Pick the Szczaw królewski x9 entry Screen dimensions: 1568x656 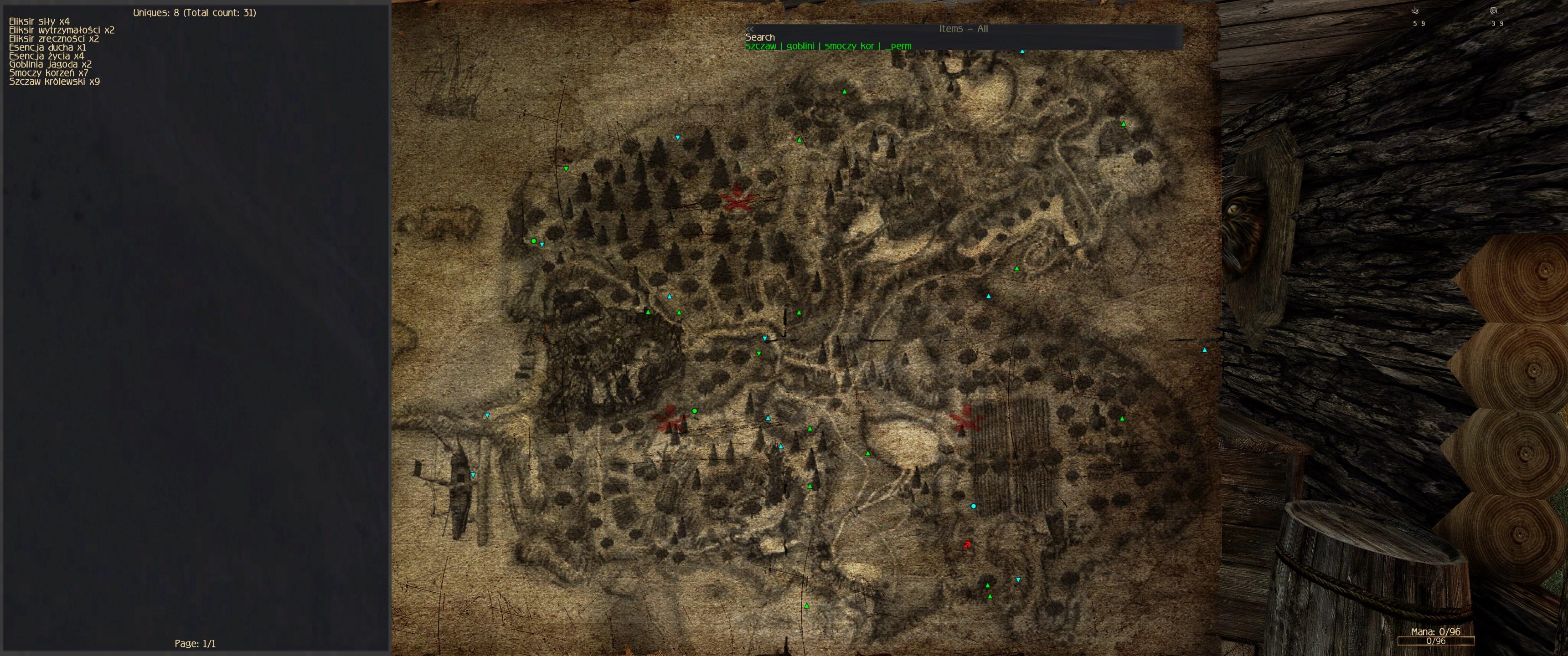coord(54,82)
